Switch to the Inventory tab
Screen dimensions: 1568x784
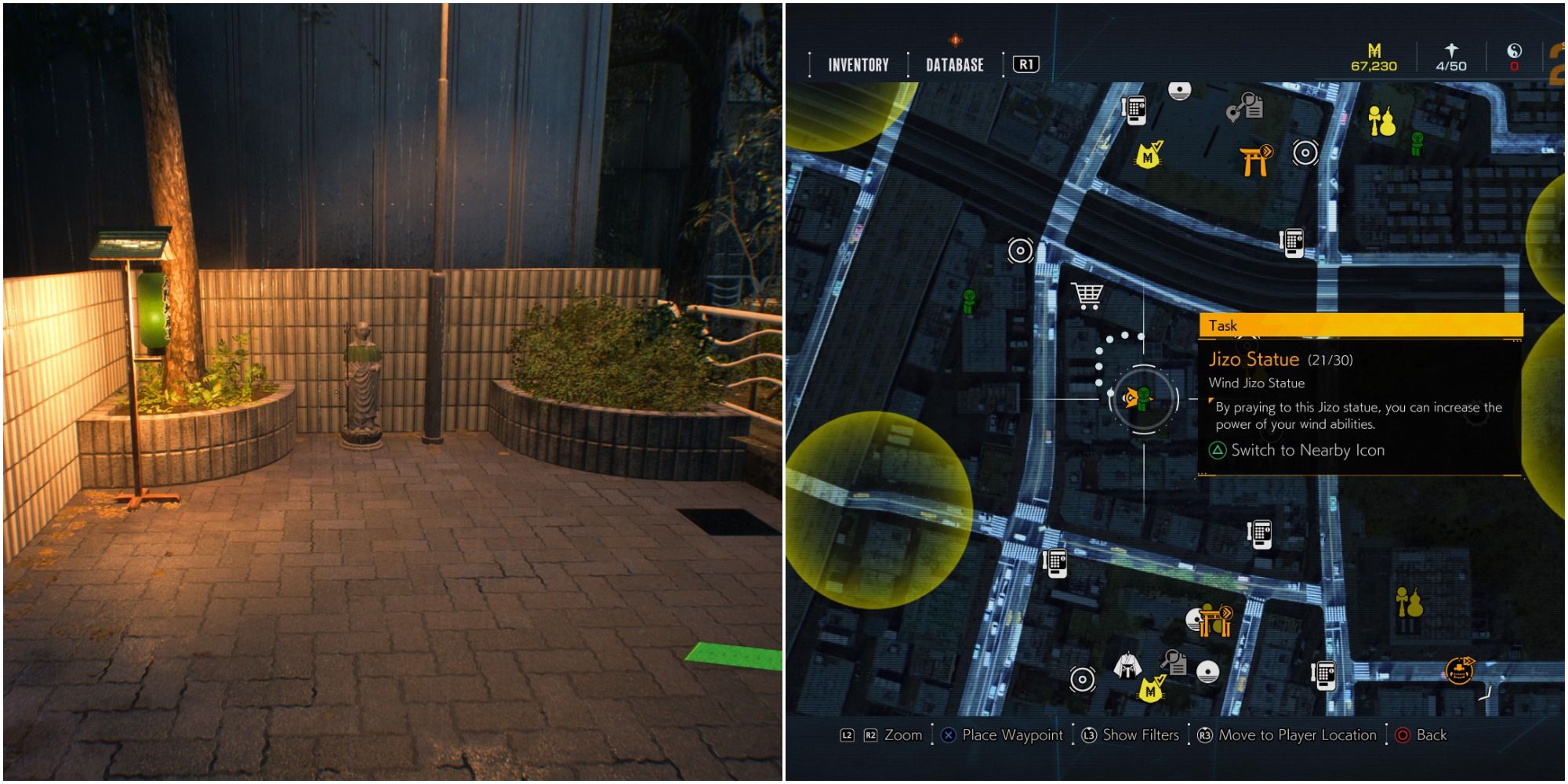pyautogui.click(x=858, y=66)
